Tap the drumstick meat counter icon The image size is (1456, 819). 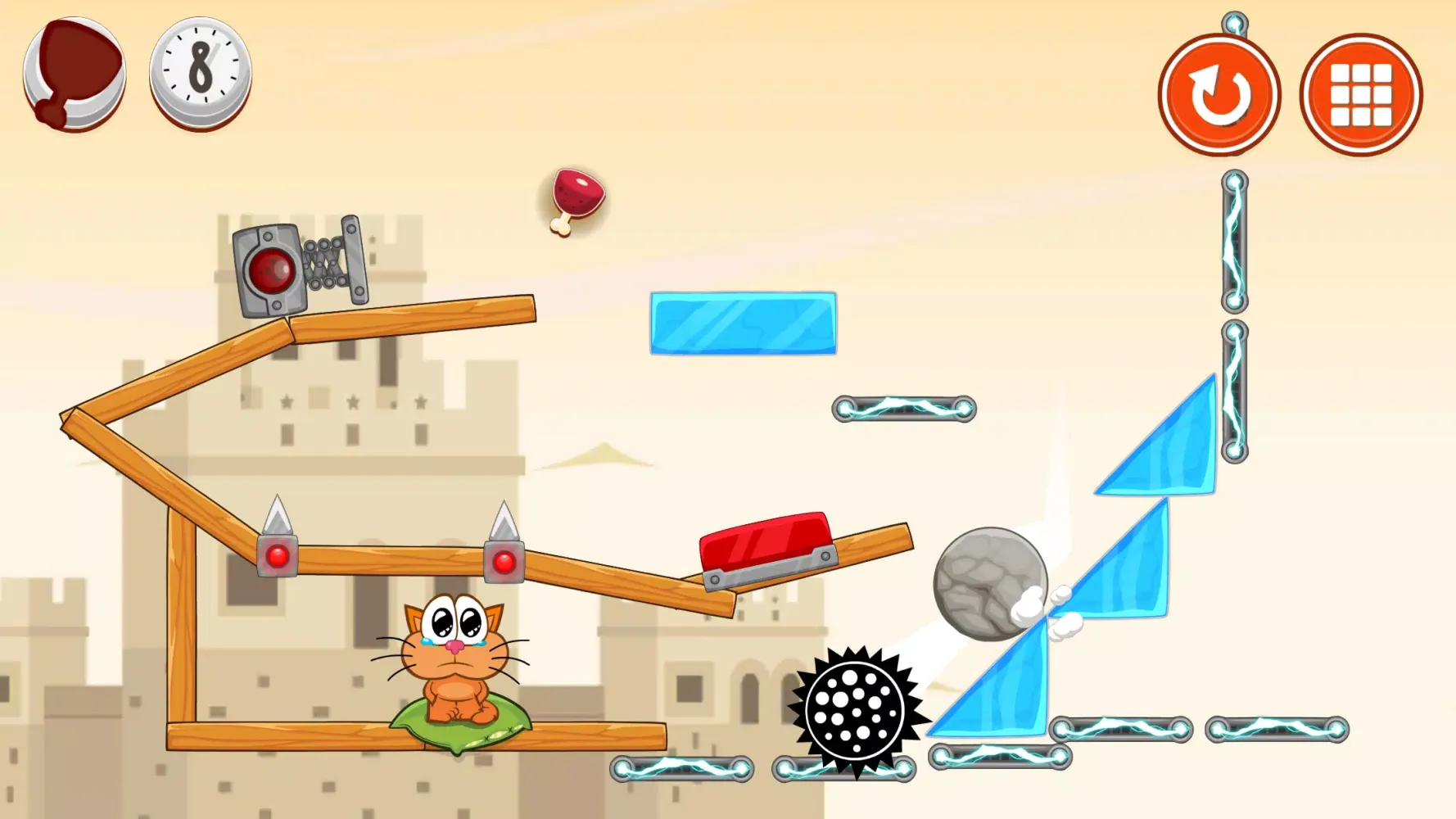click(x=74, y=72)
